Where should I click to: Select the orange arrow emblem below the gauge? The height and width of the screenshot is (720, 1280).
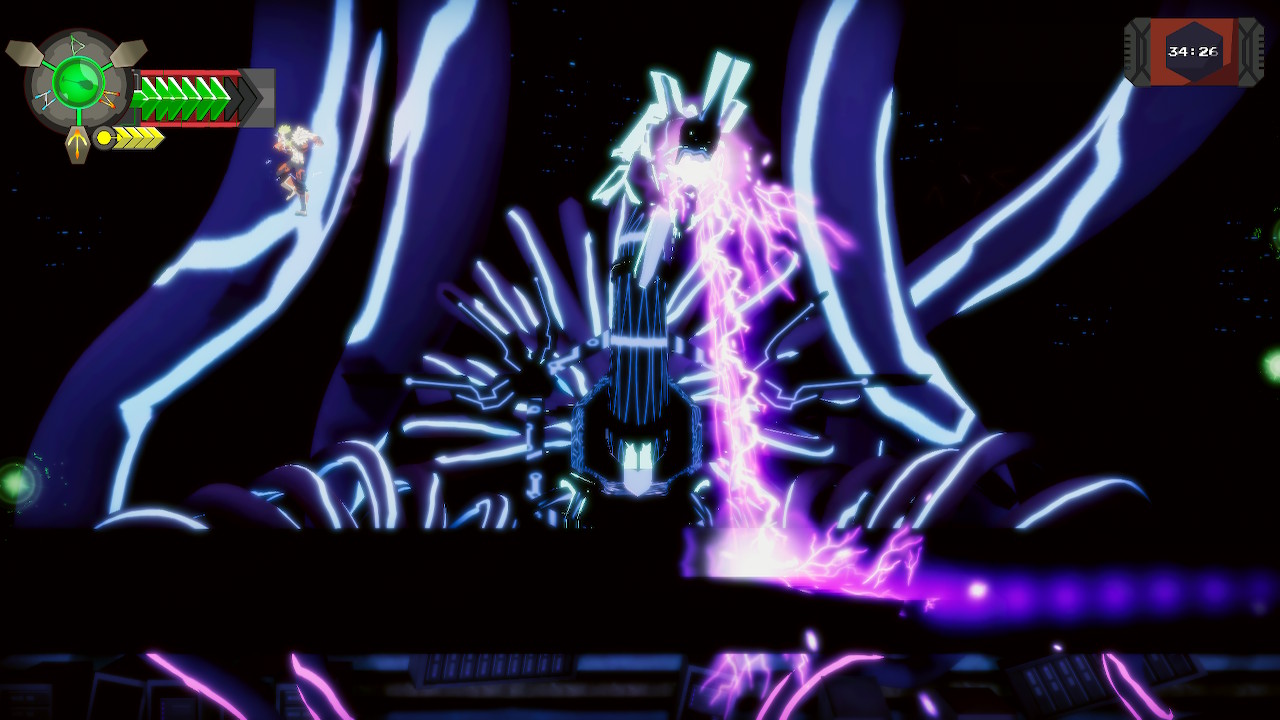coord(78,142)
